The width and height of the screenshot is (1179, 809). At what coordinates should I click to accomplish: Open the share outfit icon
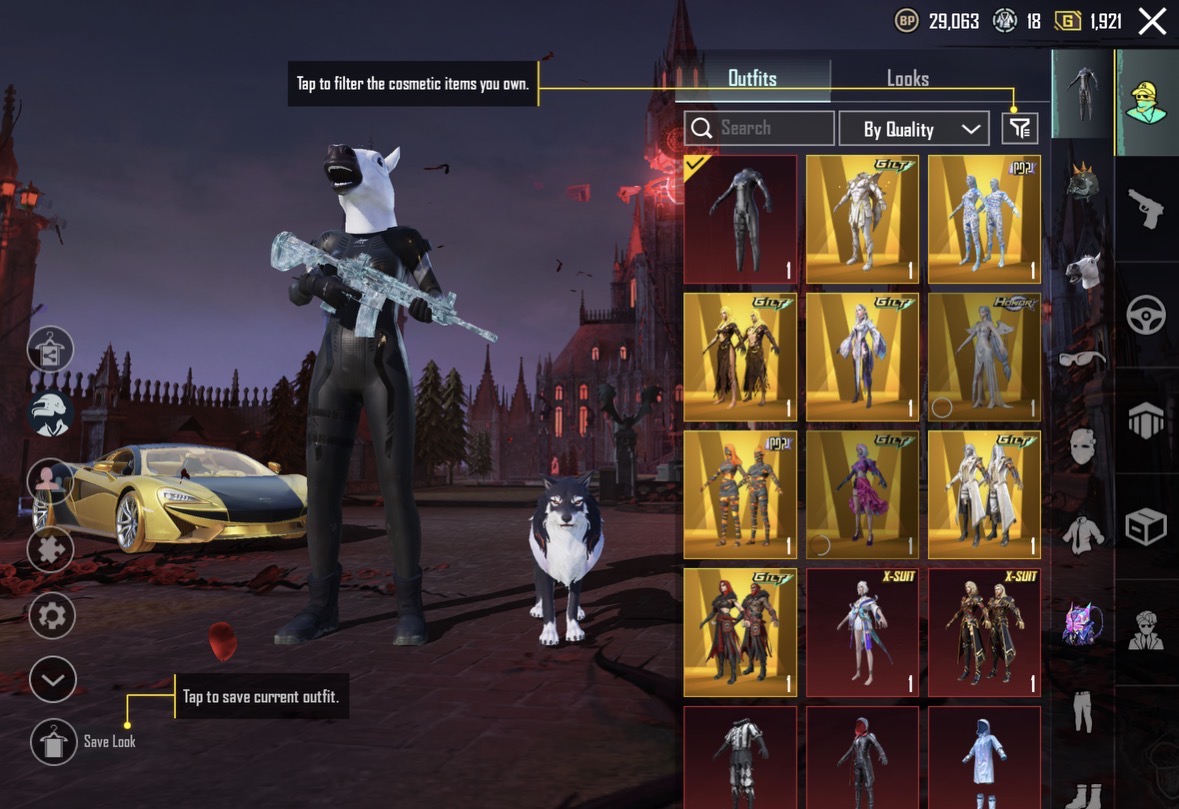(x=52, y=350)
